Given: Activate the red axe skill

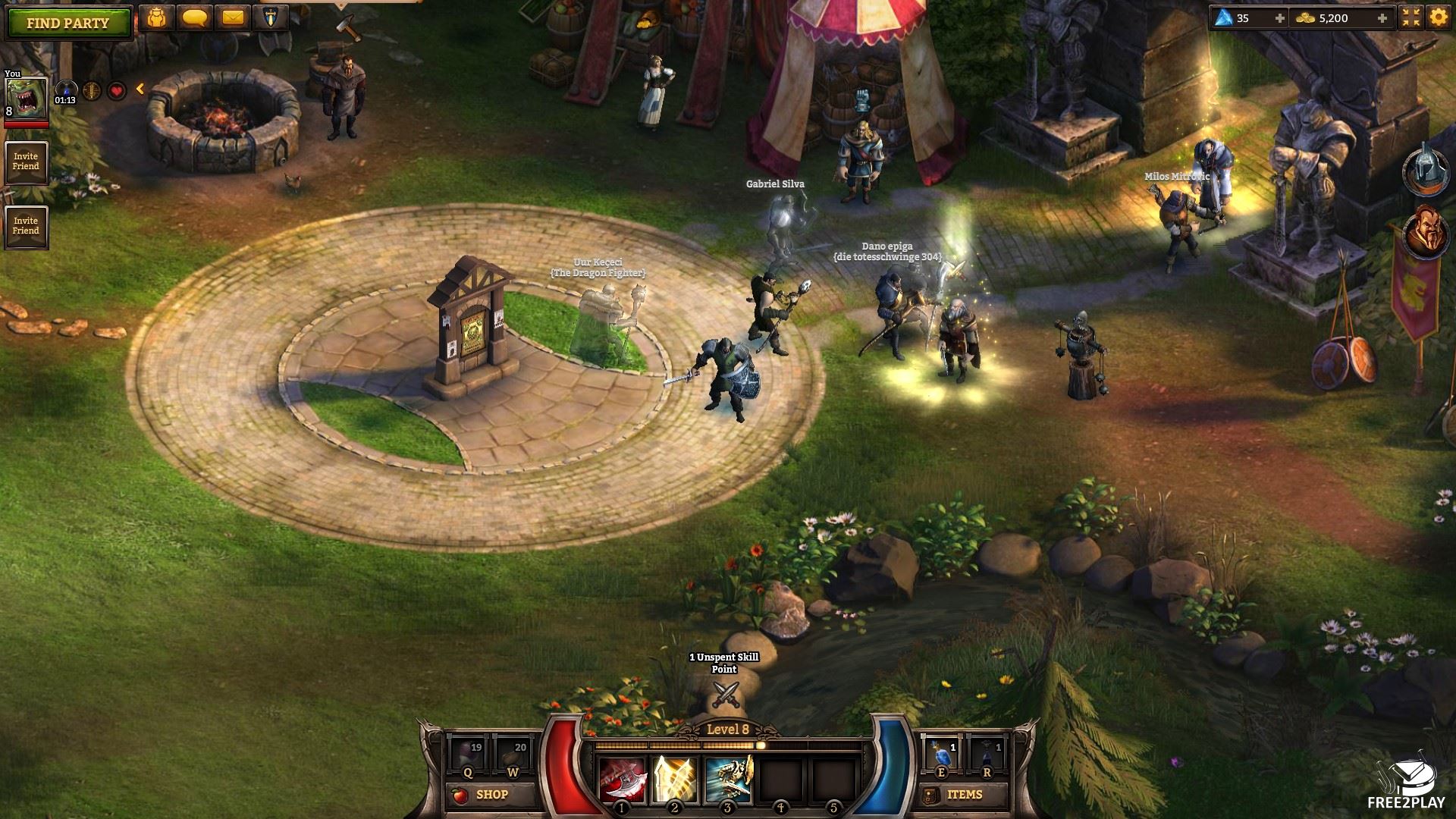Looking at the screenshot, I should coord(623,780).
